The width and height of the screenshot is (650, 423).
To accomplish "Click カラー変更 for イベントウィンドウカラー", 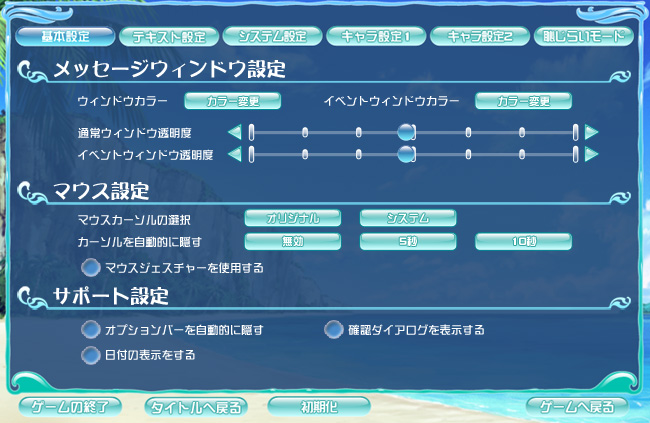I will (x=523, y=101).
